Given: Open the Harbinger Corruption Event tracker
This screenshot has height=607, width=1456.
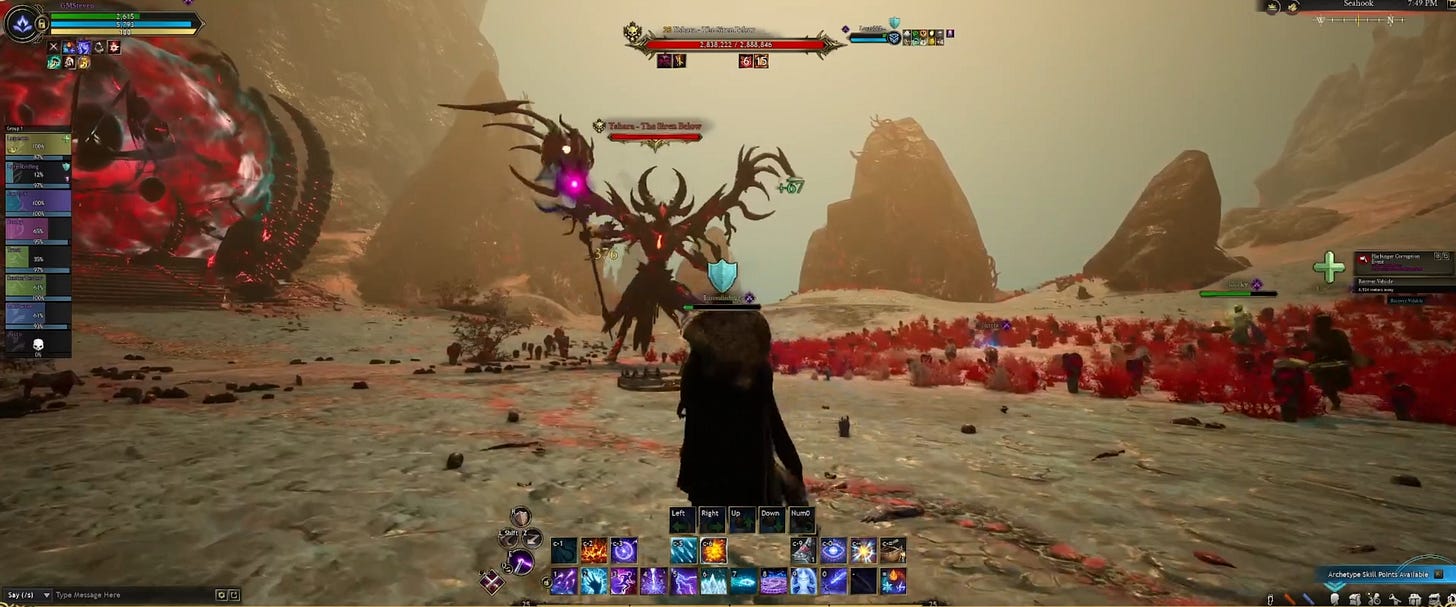Looking at the screenshot, I should pyautogui.click(x=1400, y=260).
